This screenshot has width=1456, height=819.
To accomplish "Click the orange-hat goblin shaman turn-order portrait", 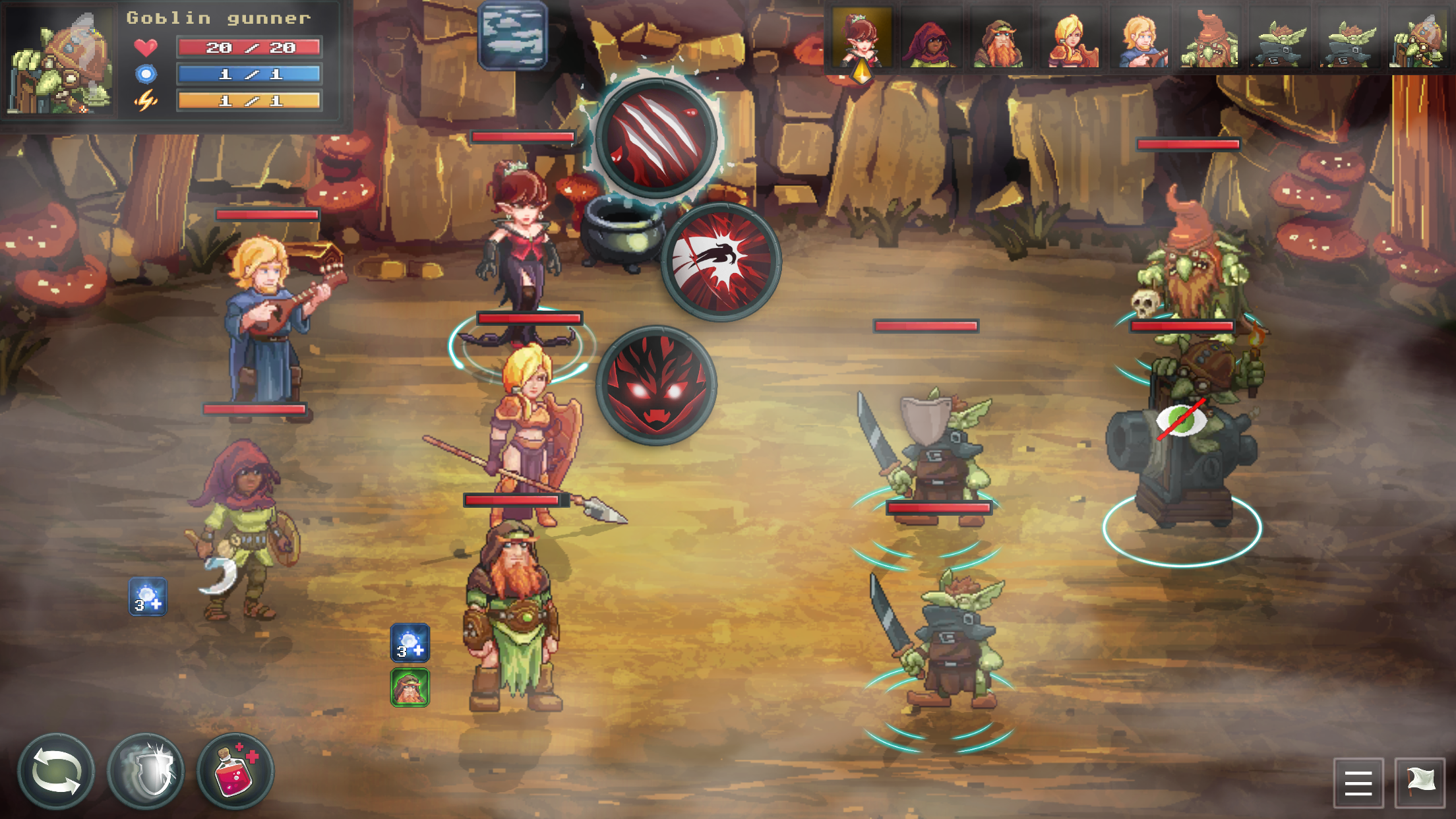I will (x=1209, y=40).
